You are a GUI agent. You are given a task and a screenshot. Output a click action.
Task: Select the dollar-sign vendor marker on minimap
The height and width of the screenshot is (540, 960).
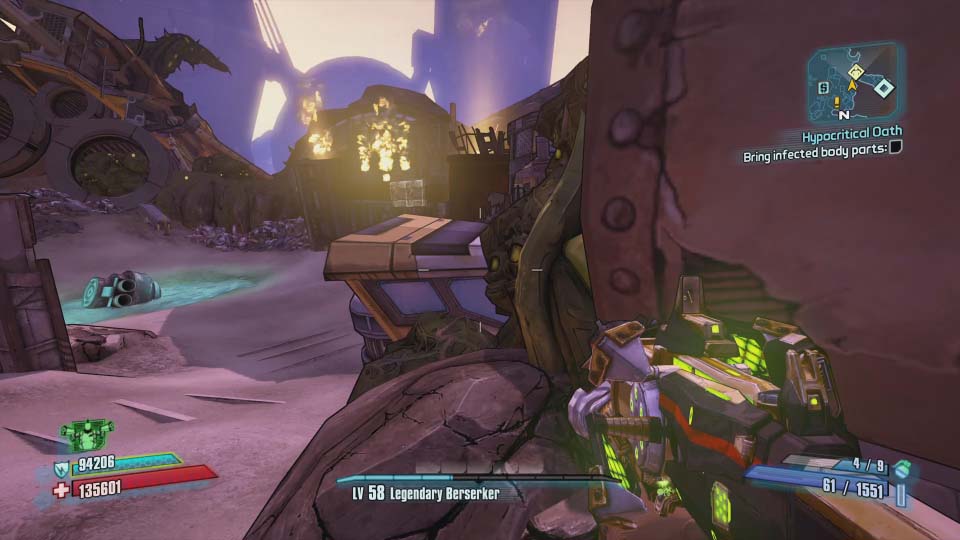pyautogui.click(x=823, y=88)
